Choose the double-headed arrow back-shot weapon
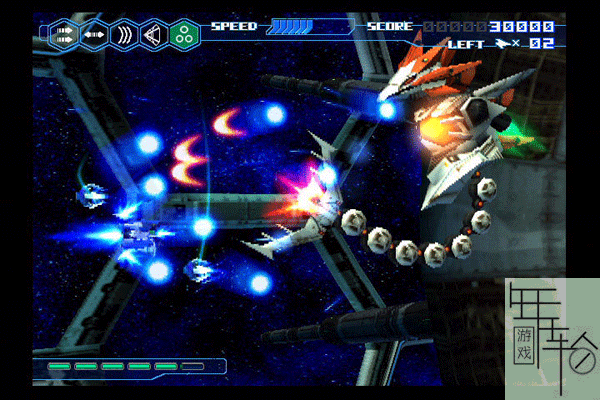 point(95,35)
